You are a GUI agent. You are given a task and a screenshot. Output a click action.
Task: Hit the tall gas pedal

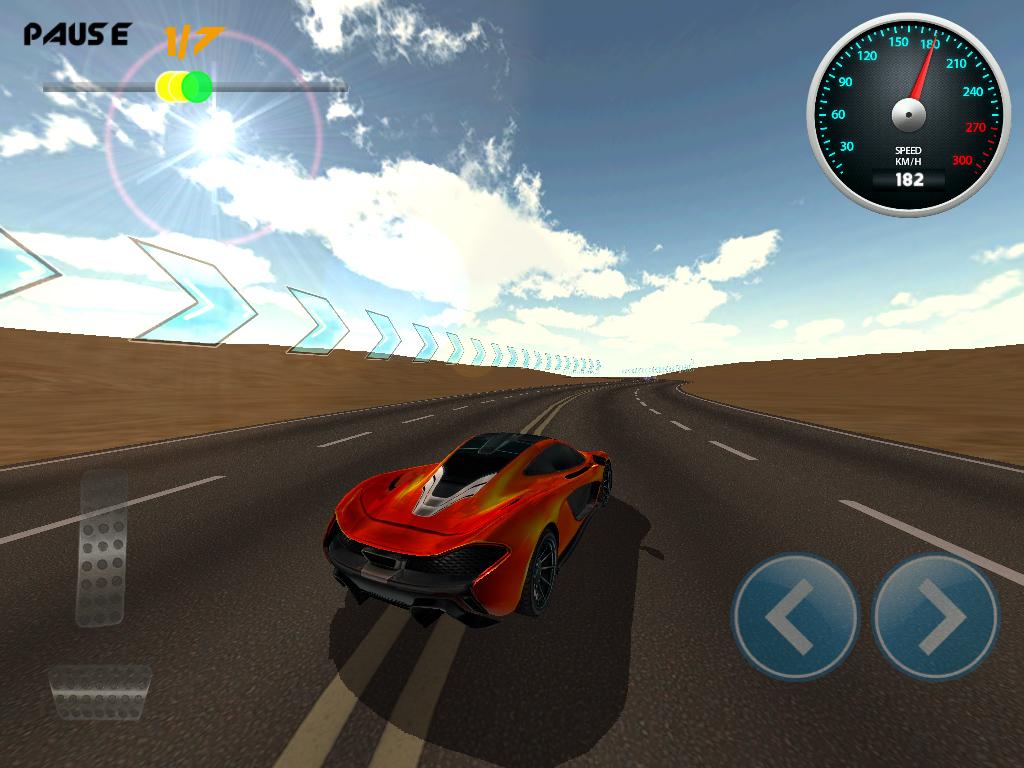coord(102,549)
